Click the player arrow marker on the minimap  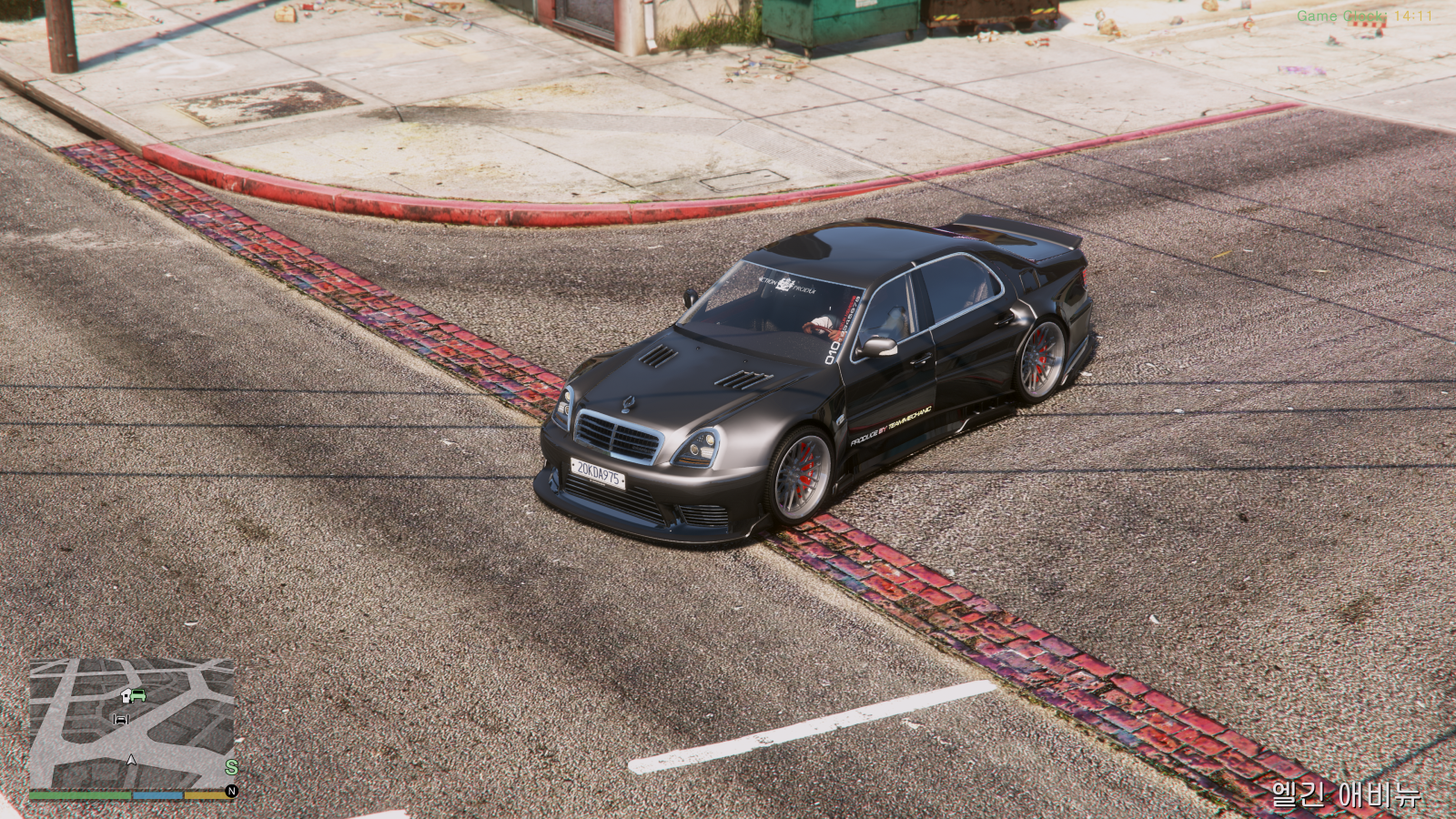click(x=131, y=761)
